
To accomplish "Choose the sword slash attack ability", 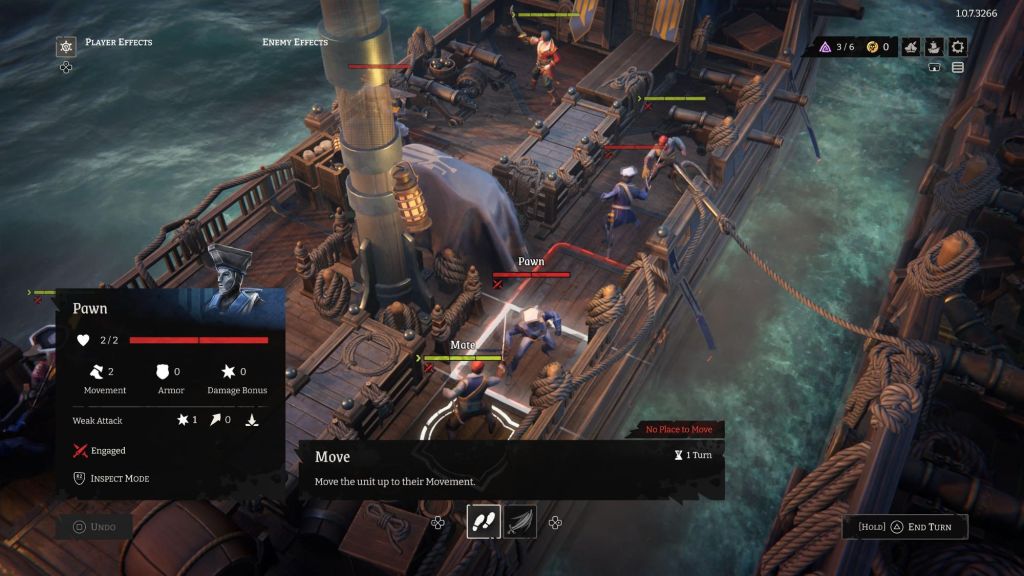I will click(520, 522).
